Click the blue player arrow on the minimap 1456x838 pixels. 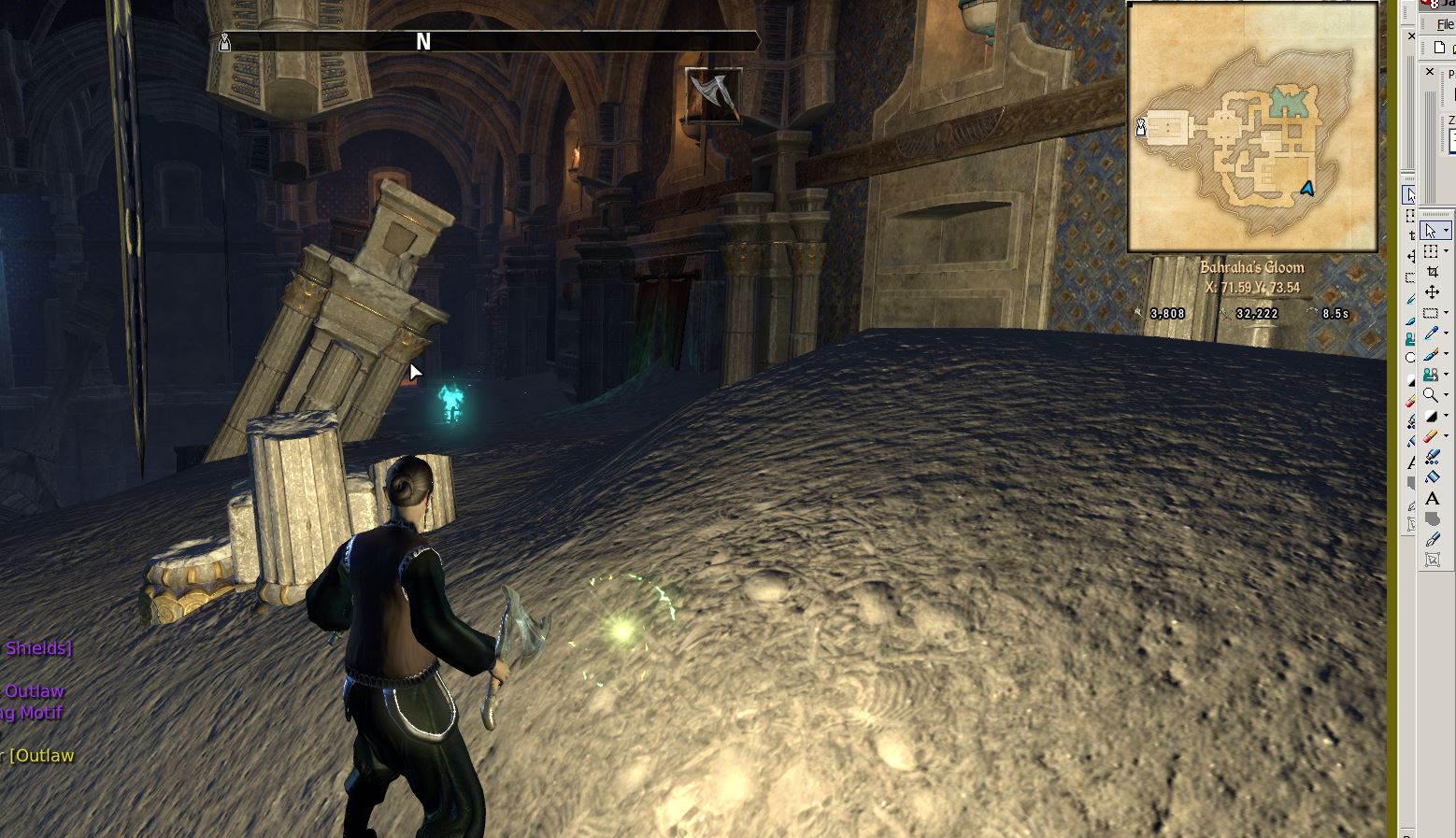(1307, 189)
